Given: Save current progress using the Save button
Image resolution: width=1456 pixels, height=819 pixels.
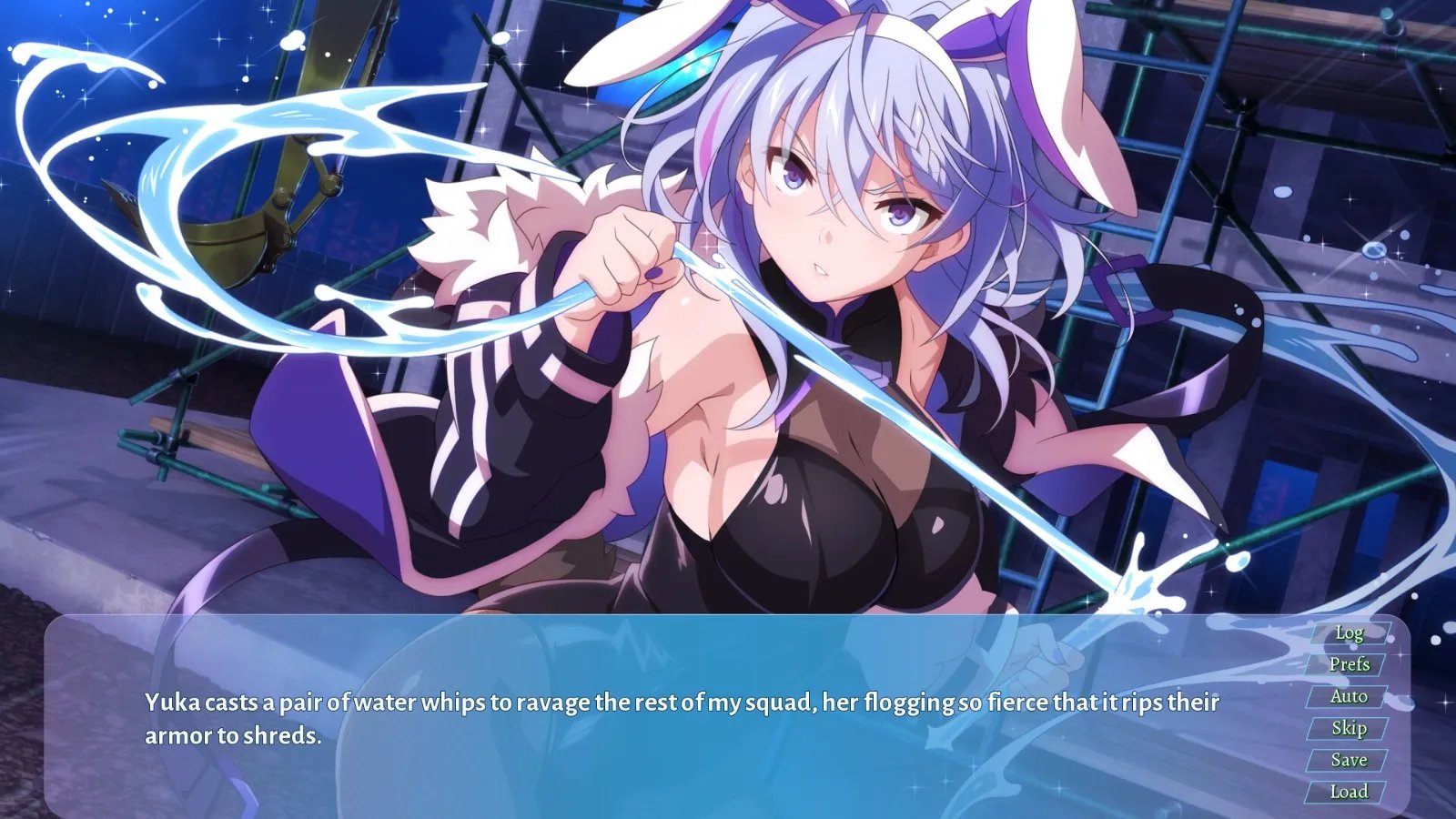Looking at the screenshot, I should pos(1350,759).
